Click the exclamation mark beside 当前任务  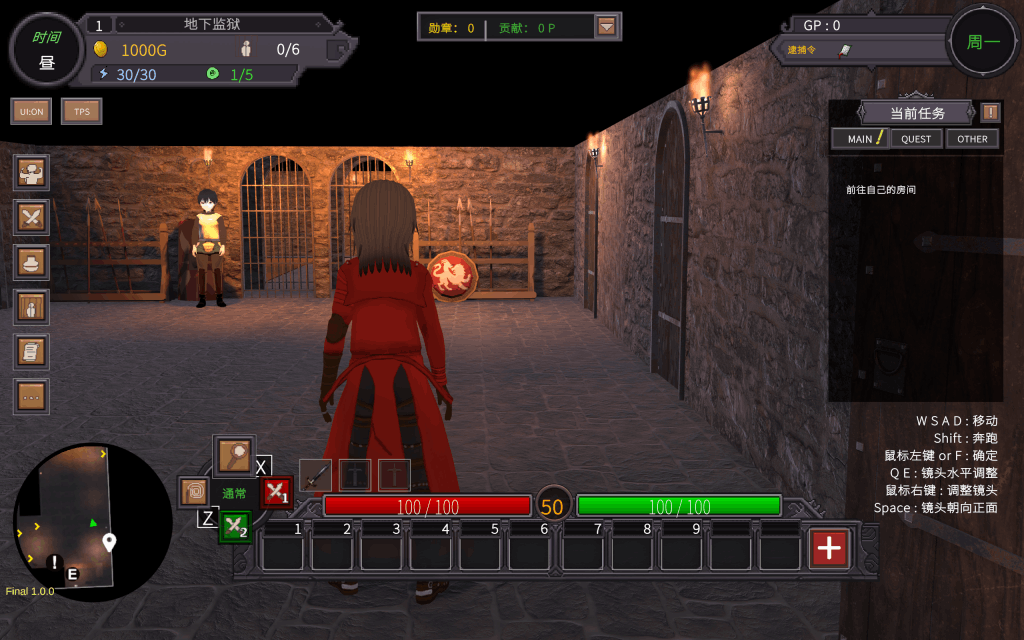pyautogui.click(x=990, y=112)
